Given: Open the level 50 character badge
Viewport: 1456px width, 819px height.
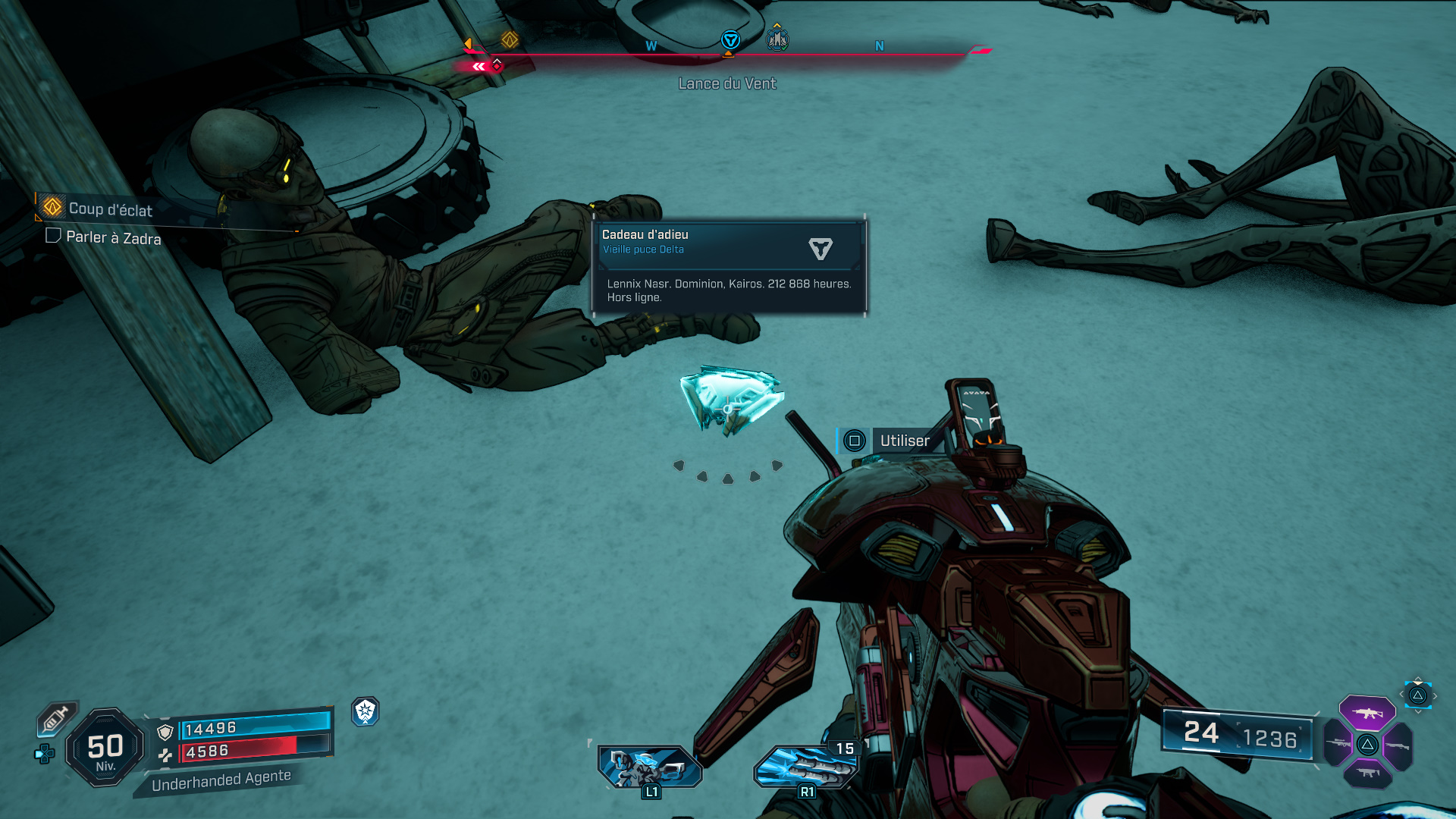Looking at the screenshot, I should (105, 748).
